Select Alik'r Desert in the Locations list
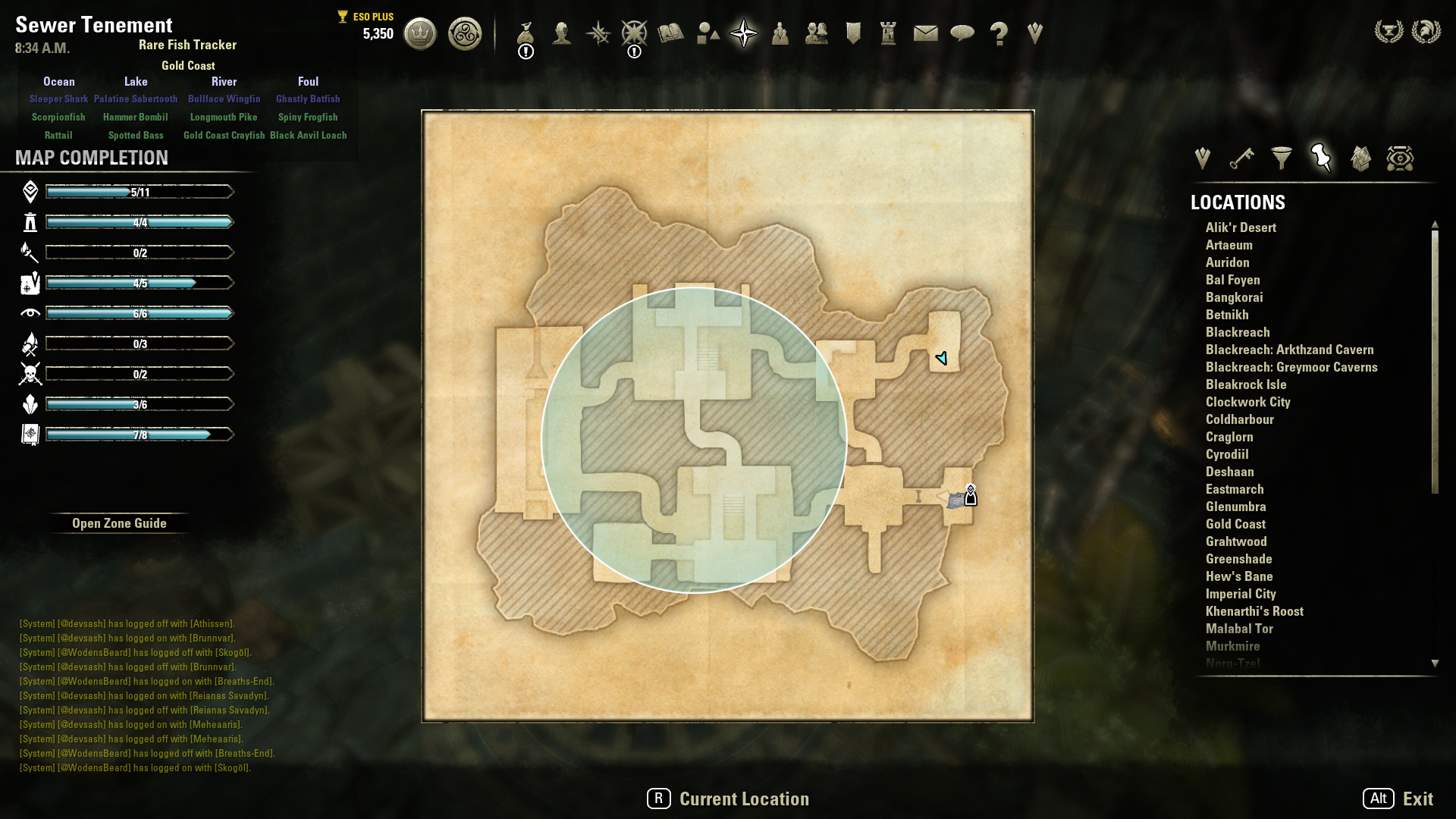The width and height of the screenshot is (1456, 819). (x=1241, y=227)
